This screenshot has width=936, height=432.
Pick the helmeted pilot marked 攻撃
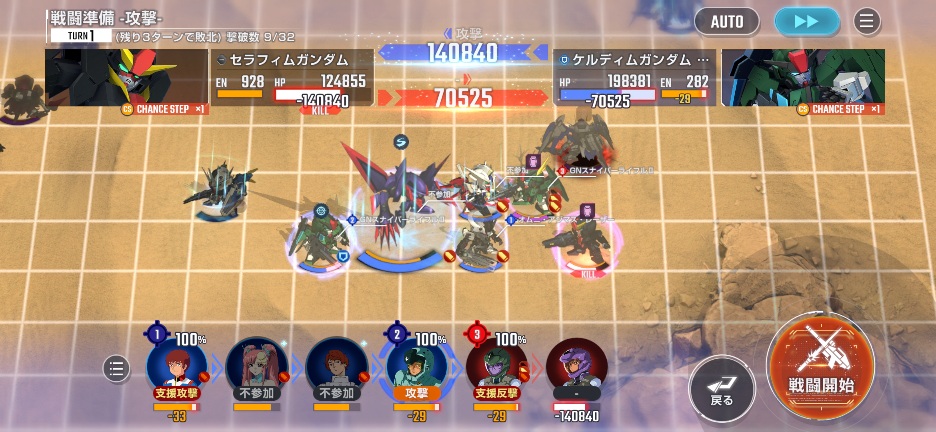point(415,366)
